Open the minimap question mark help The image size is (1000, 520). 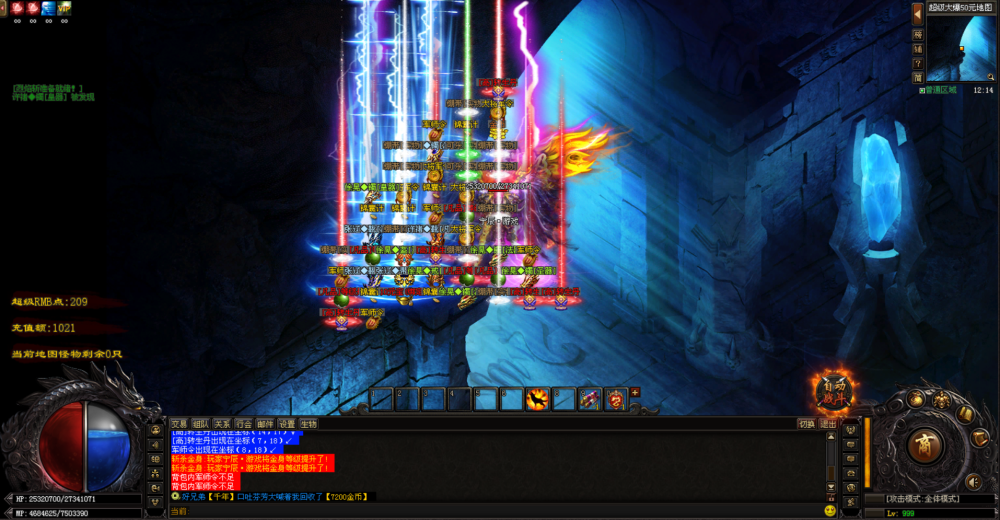point(918,63)
